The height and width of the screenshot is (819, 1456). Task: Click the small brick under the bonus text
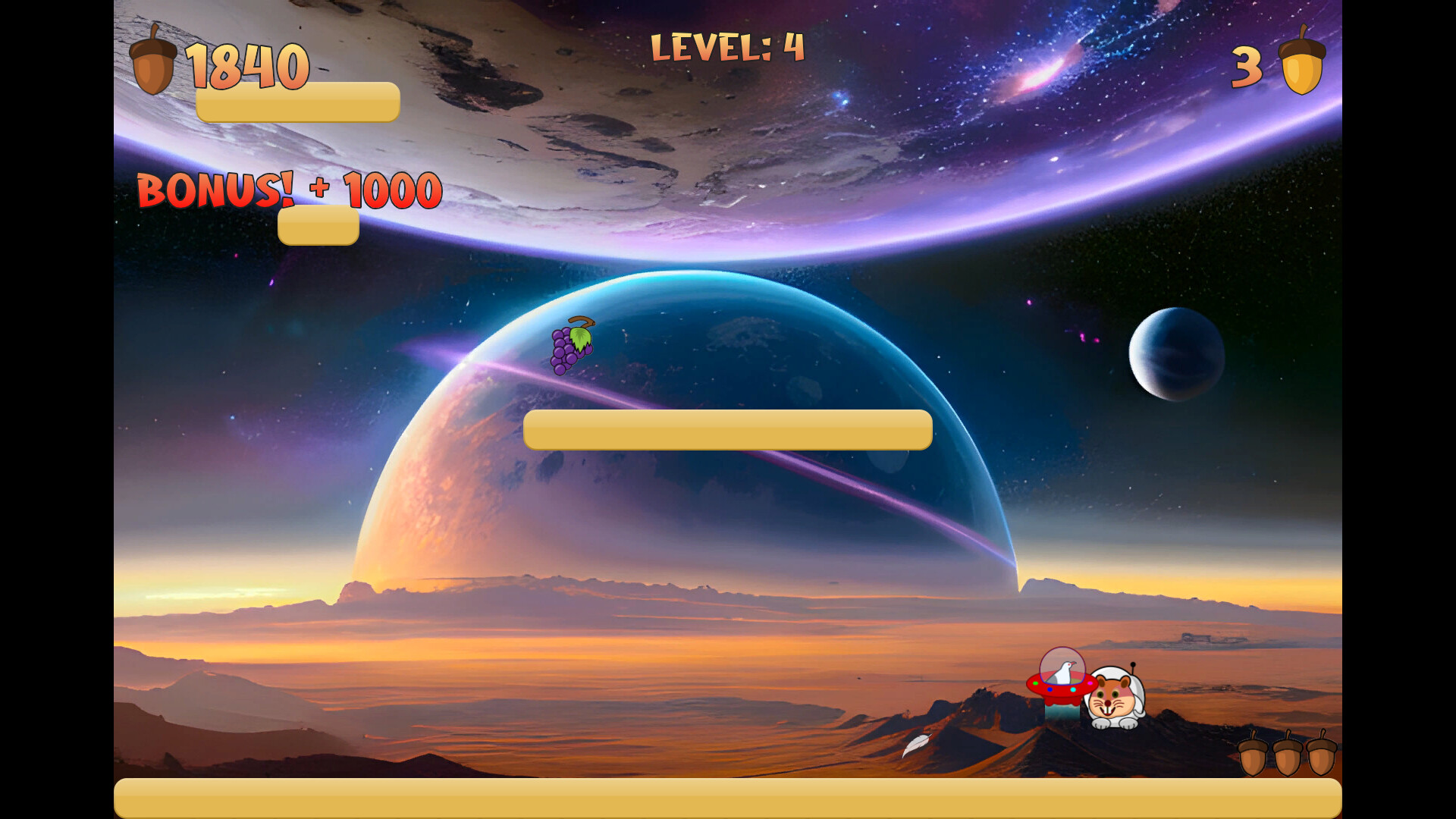click(318, 225)
